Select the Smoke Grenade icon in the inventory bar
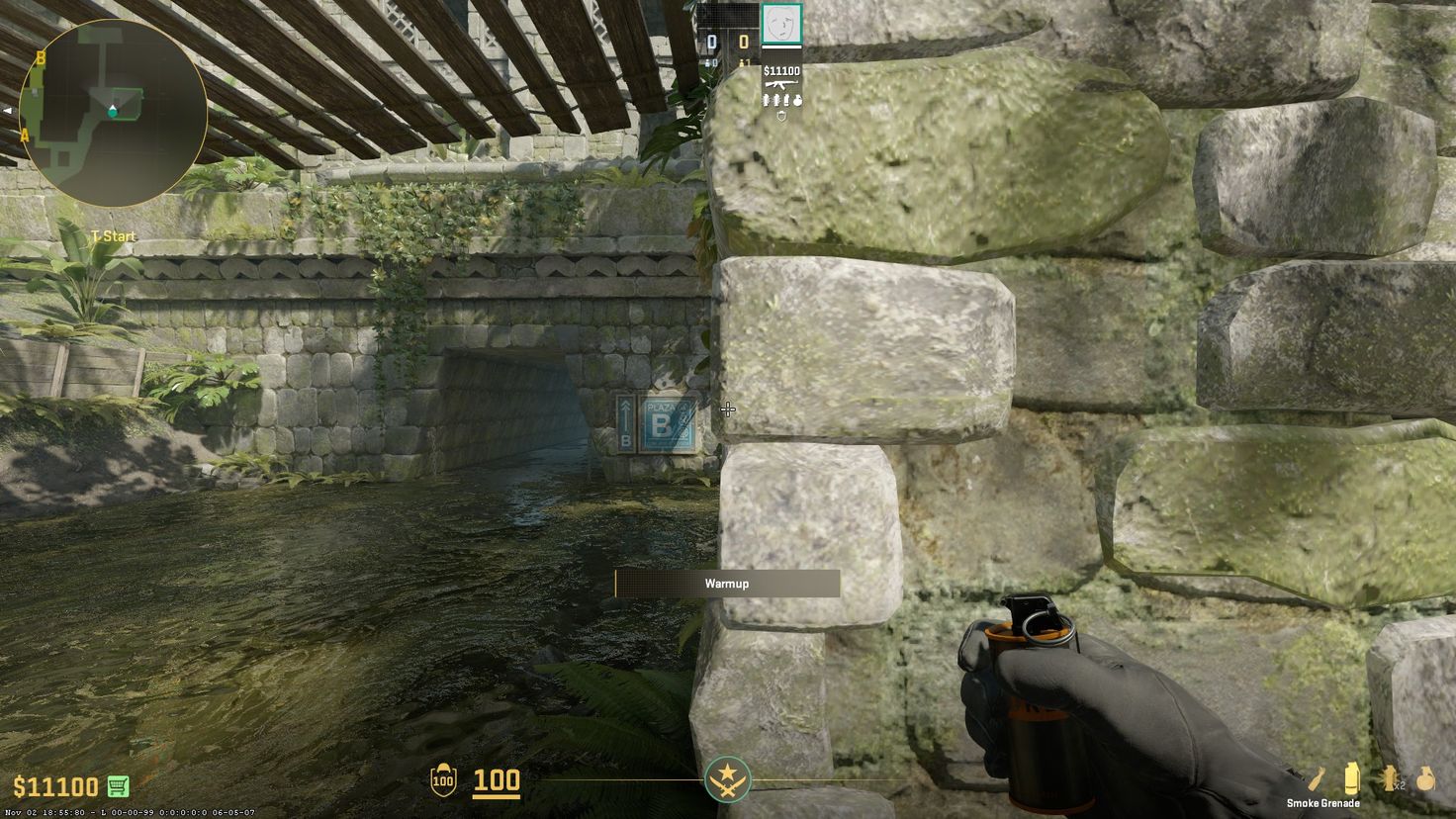1456x819 pixels. click(x=1352, y=778)
